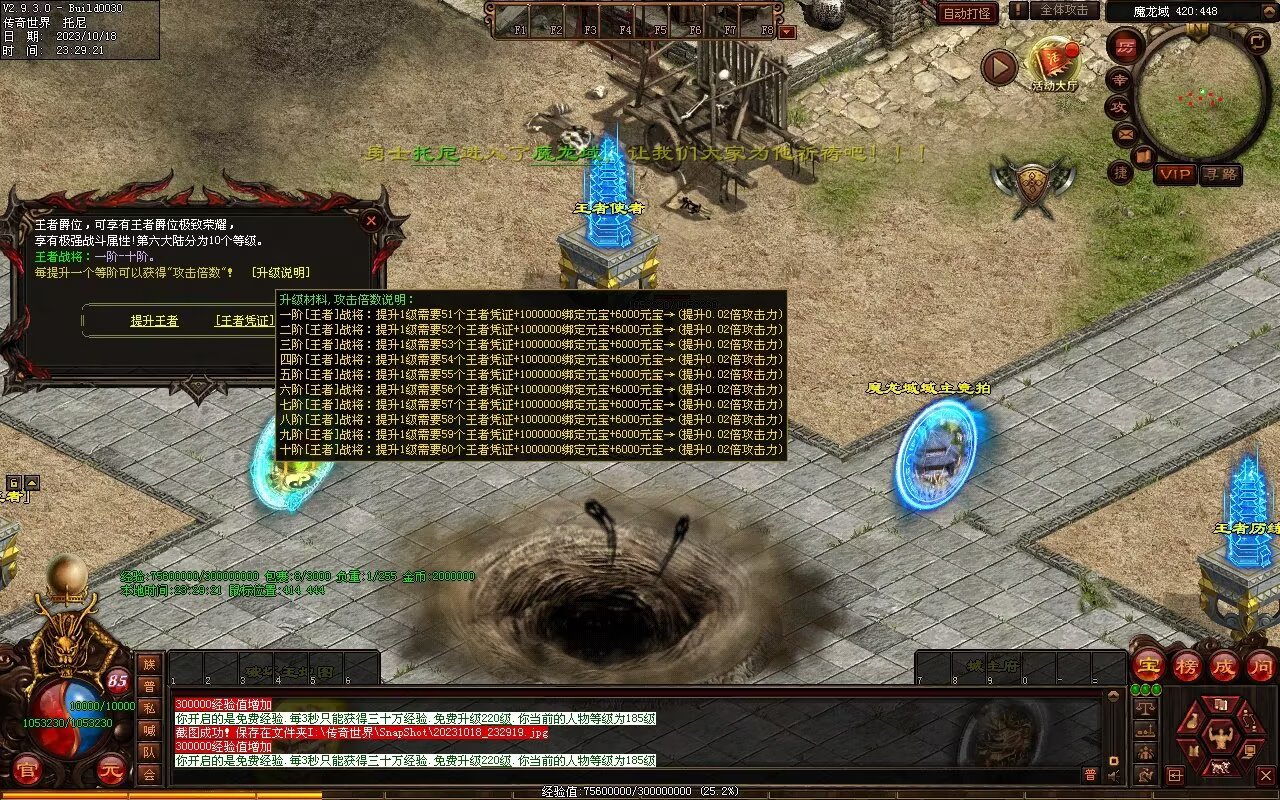Choose the 提升王者 dialogue option
Image resolution: width=1280 pixels, height=800 pixels.
click(154, 321)
